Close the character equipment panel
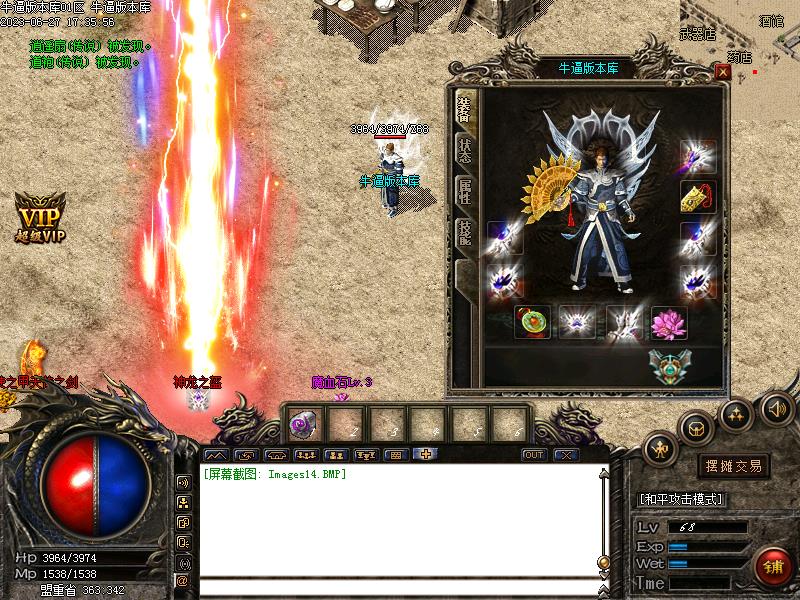 click(x=722, y=72)
